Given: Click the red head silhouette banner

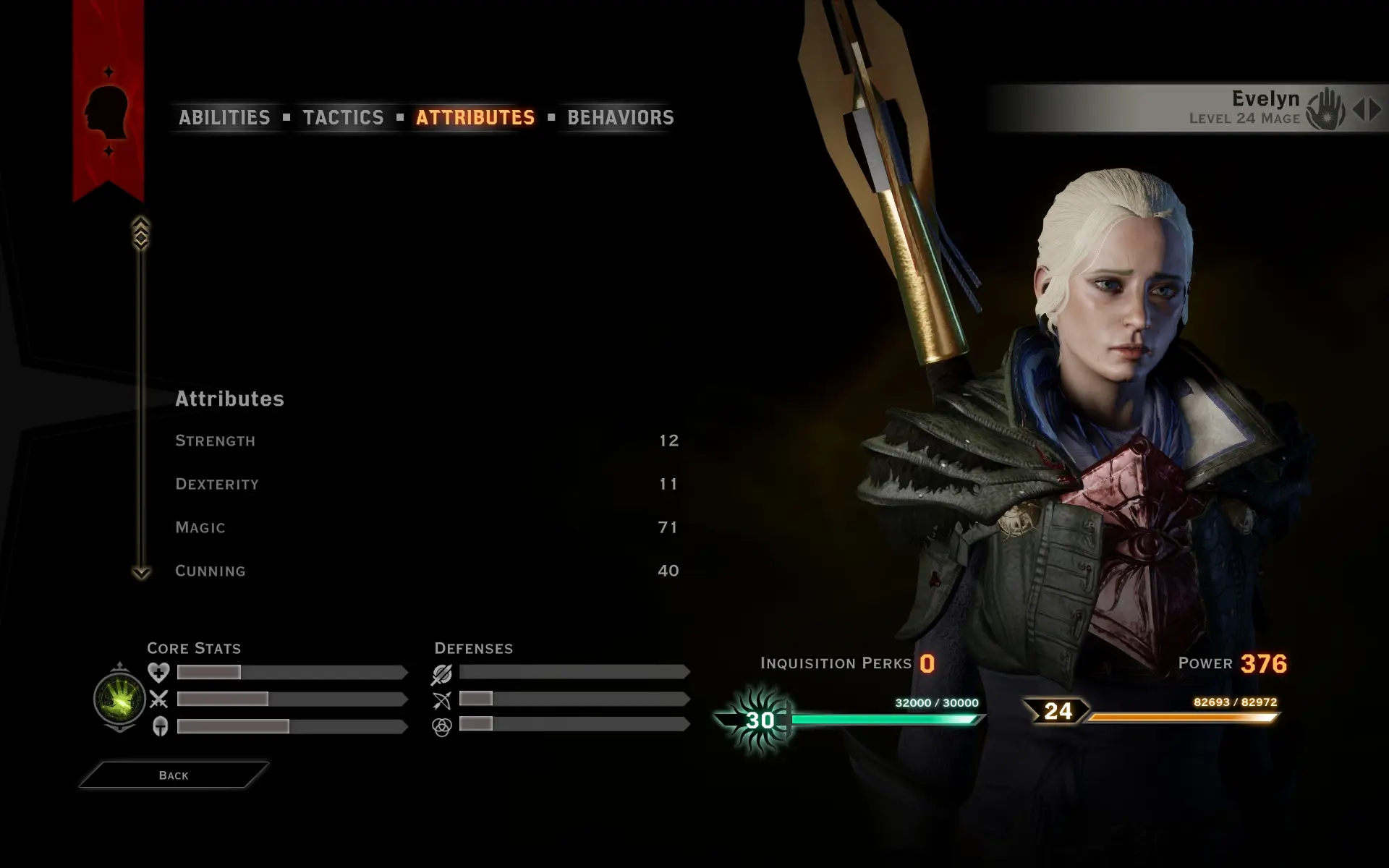Looking at the screenshot, I should point(108,112).
